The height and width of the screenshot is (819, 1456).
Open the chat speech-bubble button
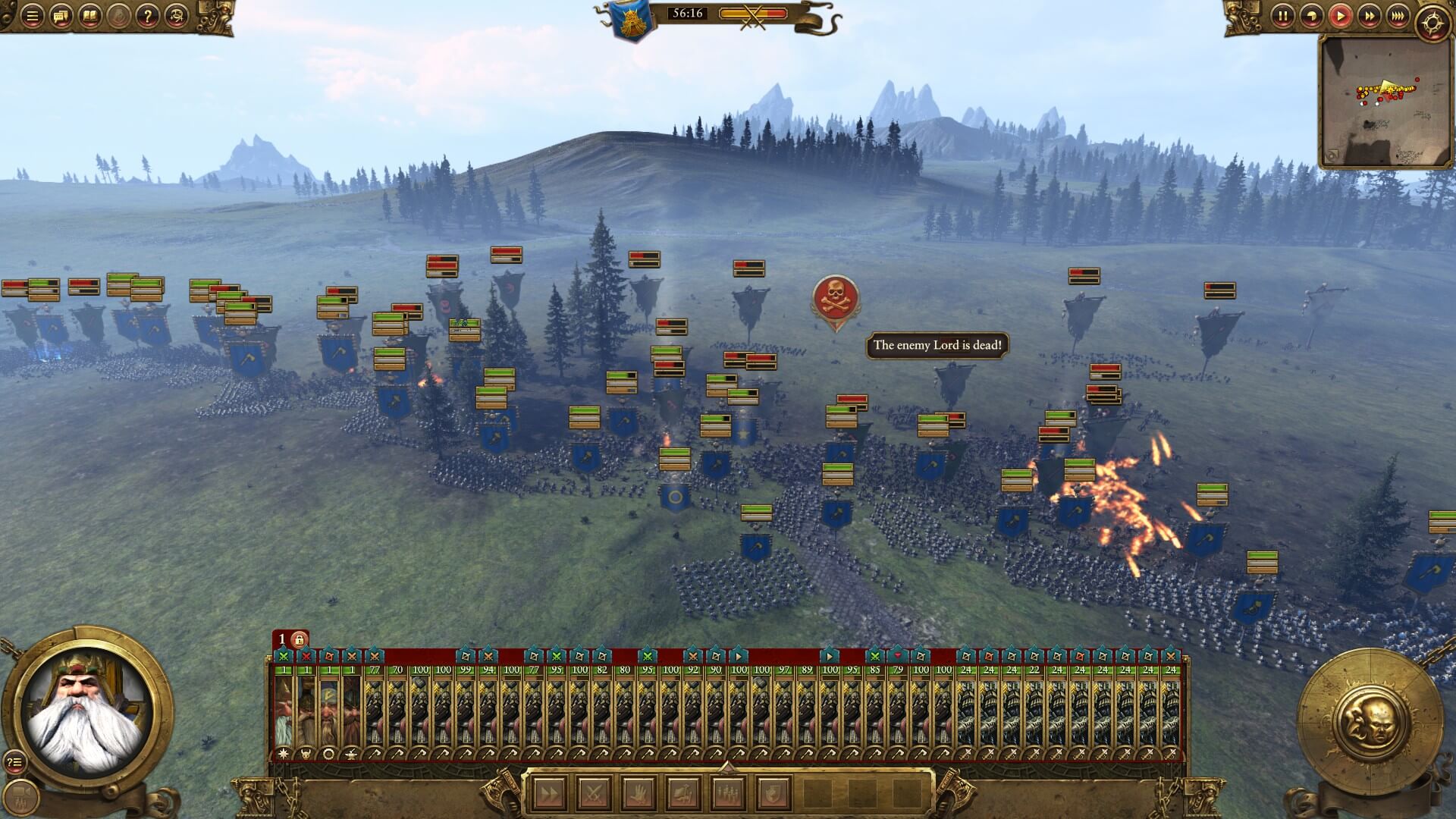61,16
